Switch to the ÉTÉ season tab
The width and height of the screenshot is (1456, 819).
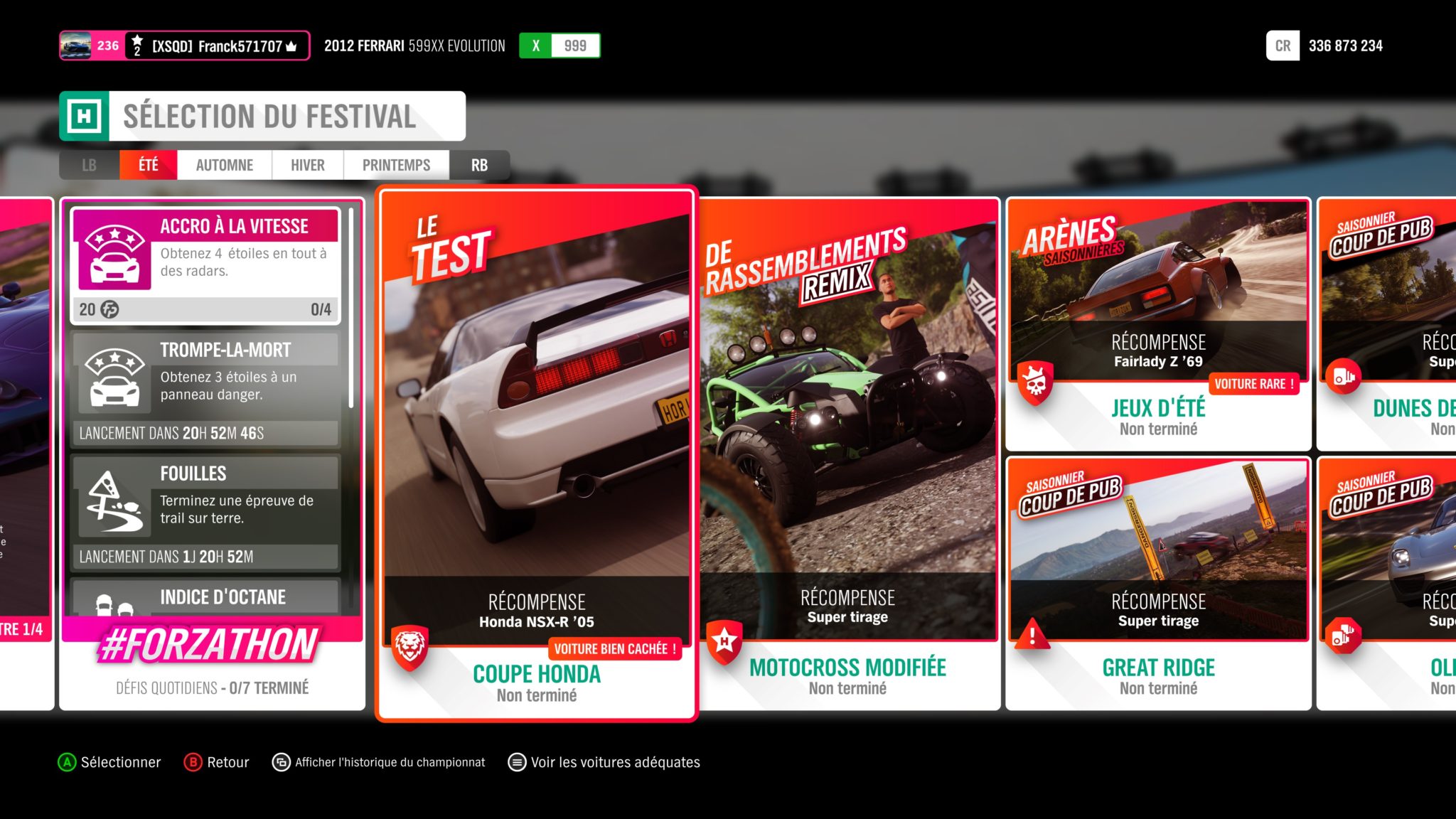click(x=148, y=165)
